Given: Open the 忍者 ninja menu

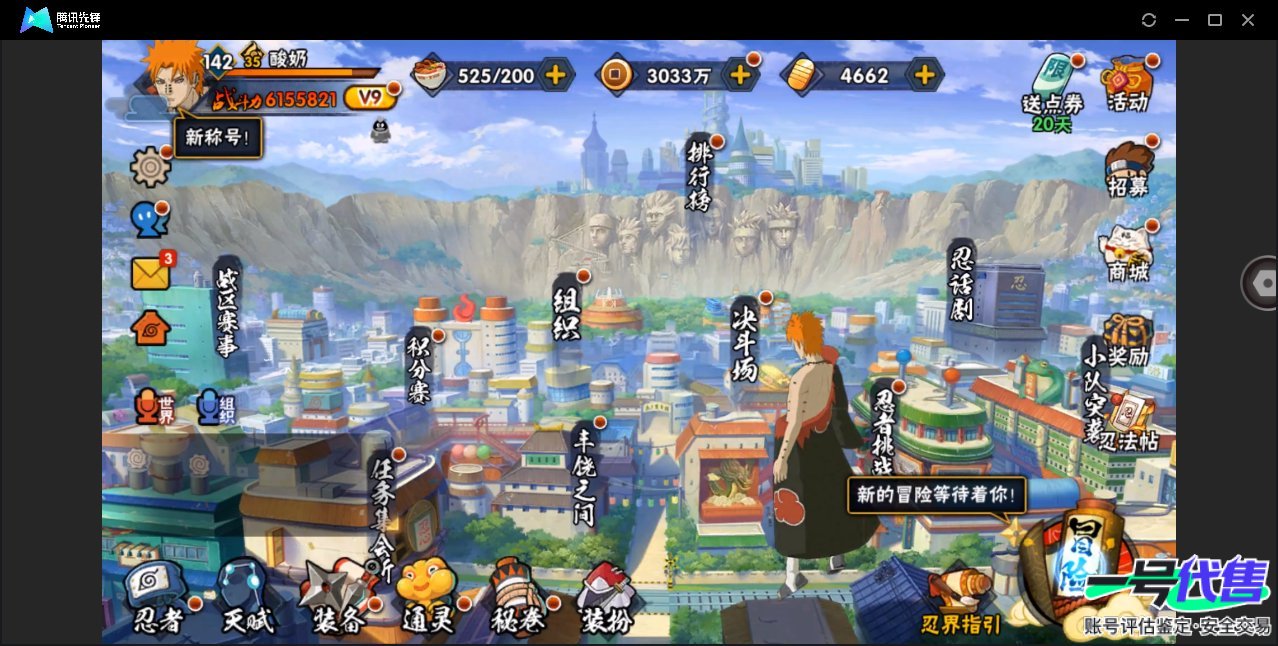Looking at the screenshot, I should coord(159,600).
